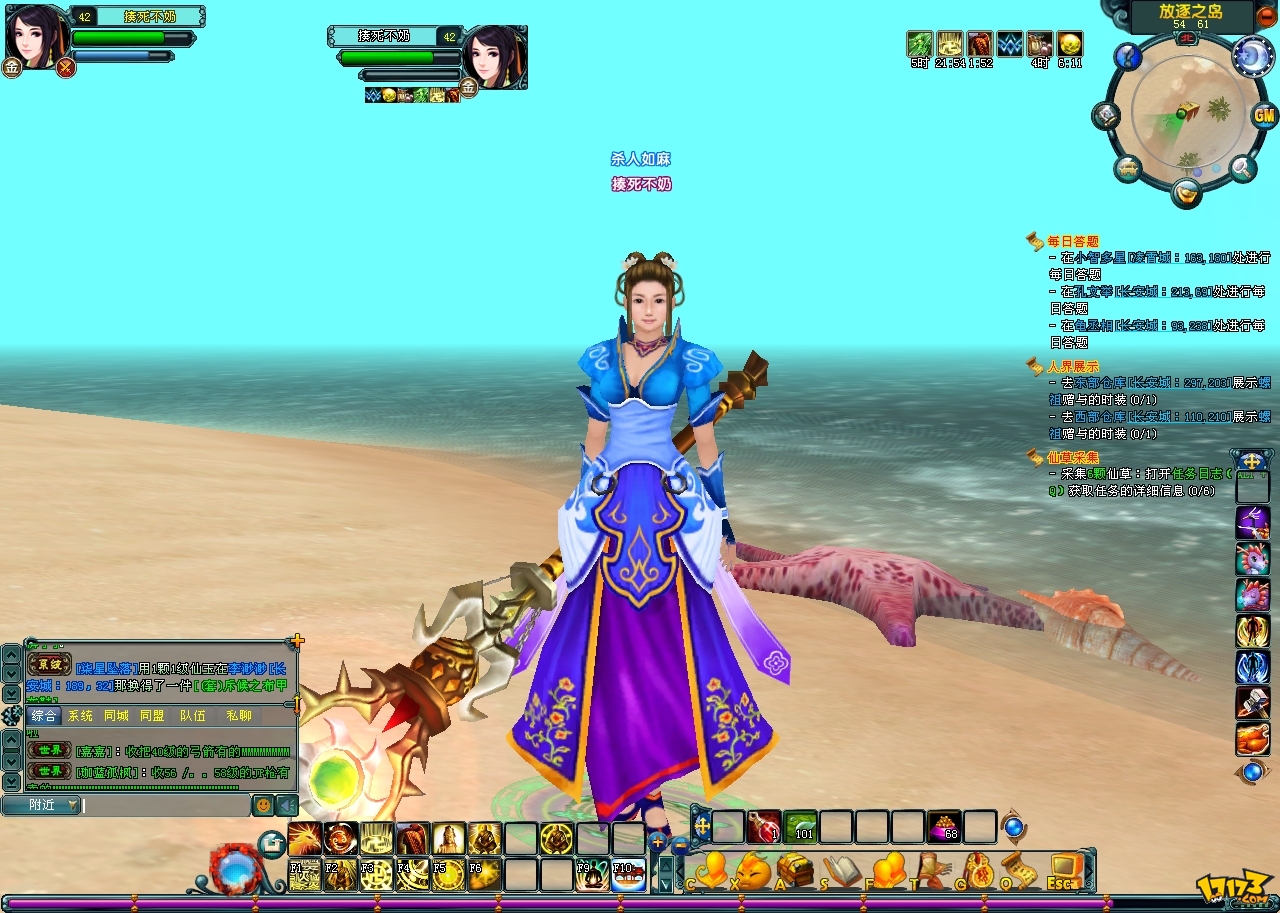Open the smiley emoticon picker
1280x913 pixels.
coord(262,805)
